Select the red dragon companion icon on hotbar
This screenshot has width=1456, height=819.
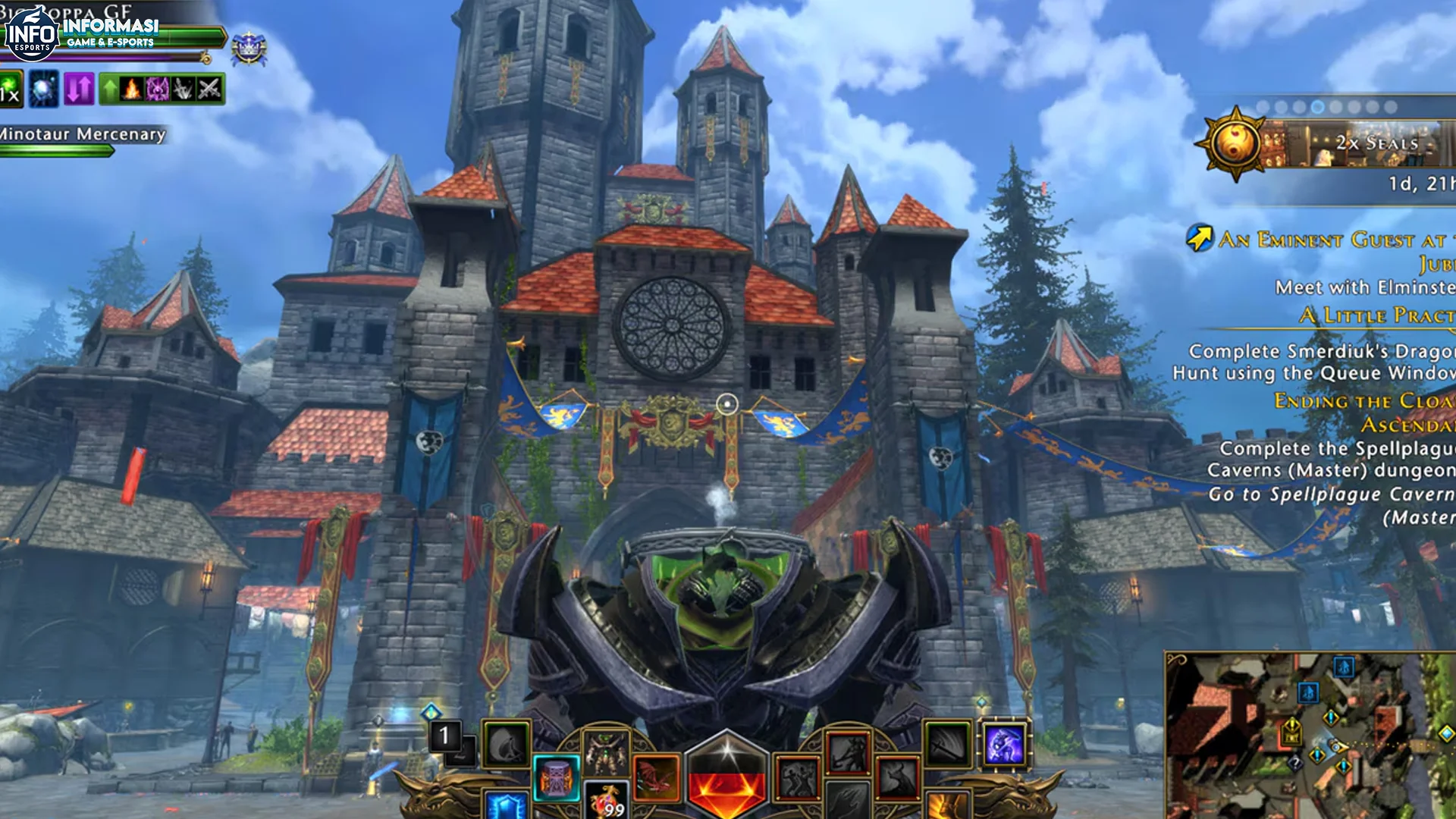pos(657,777)
